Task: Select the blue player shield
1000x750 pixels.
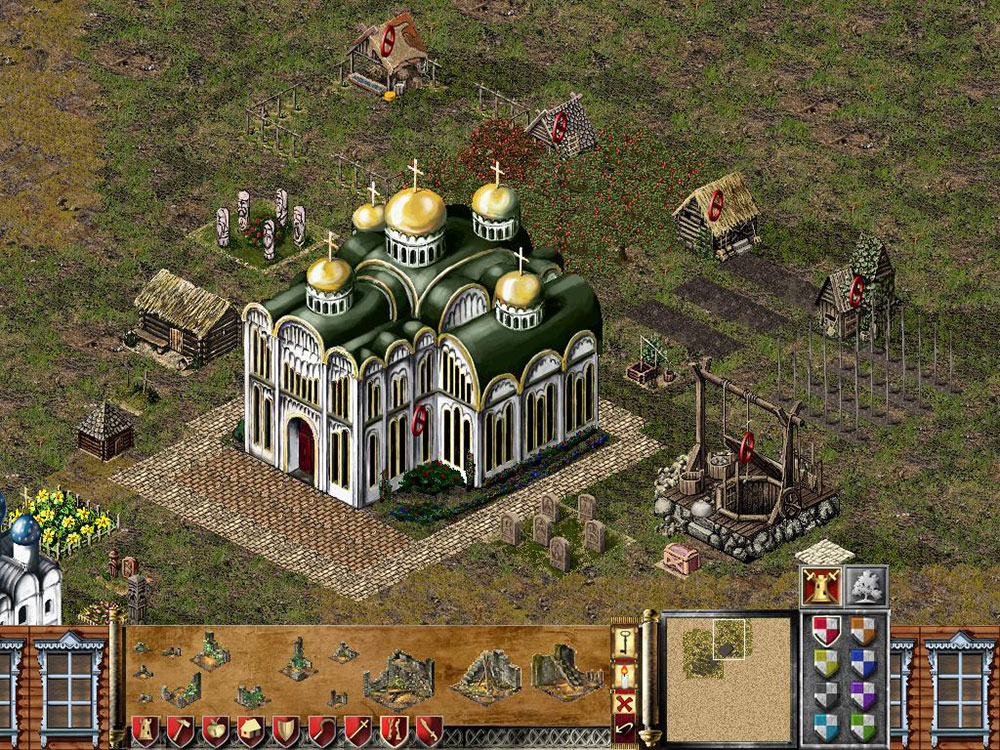Action: tap(863, 663)
